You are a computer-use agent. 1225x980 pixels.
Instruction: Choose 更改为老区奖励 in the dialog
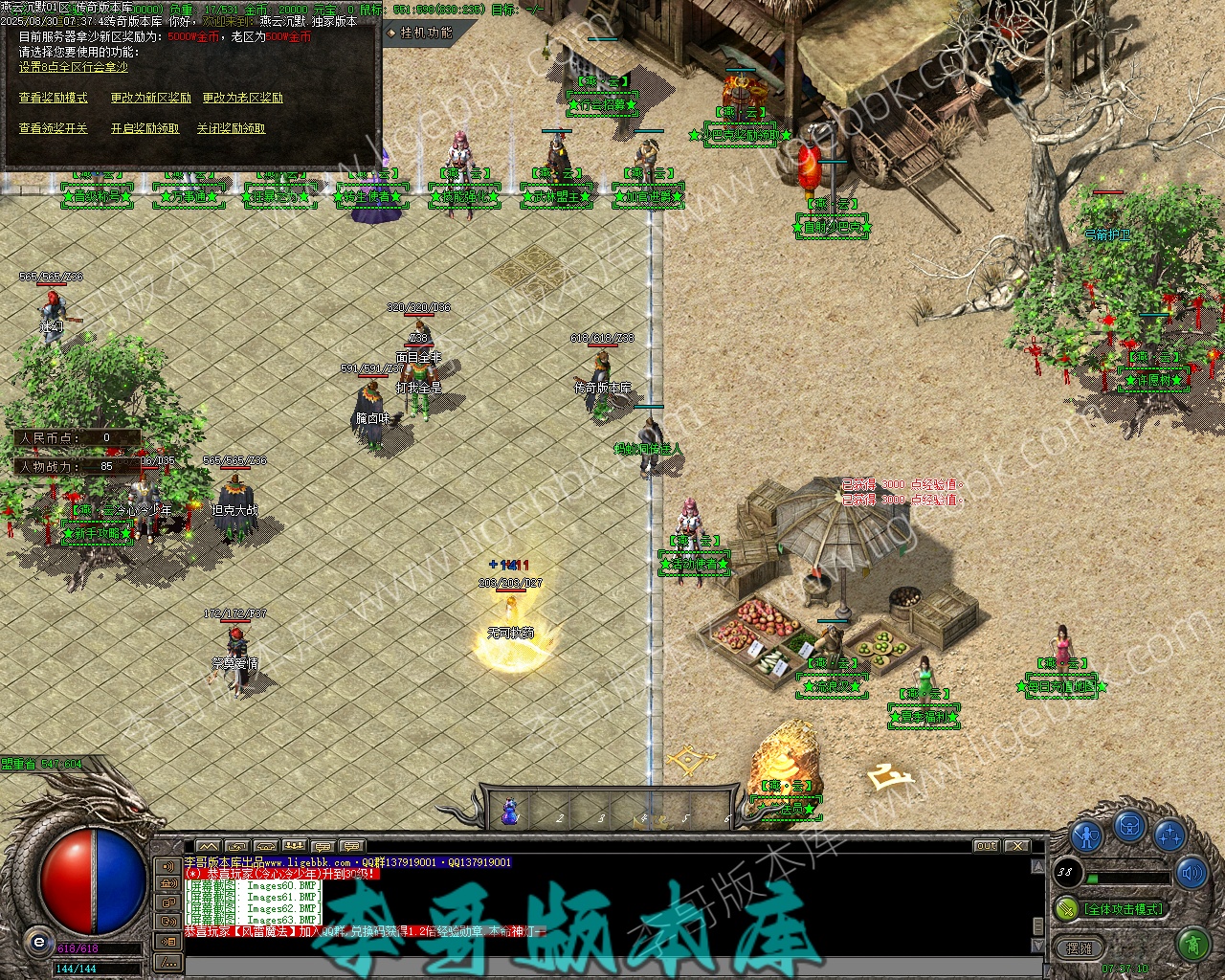pos(242,98)
